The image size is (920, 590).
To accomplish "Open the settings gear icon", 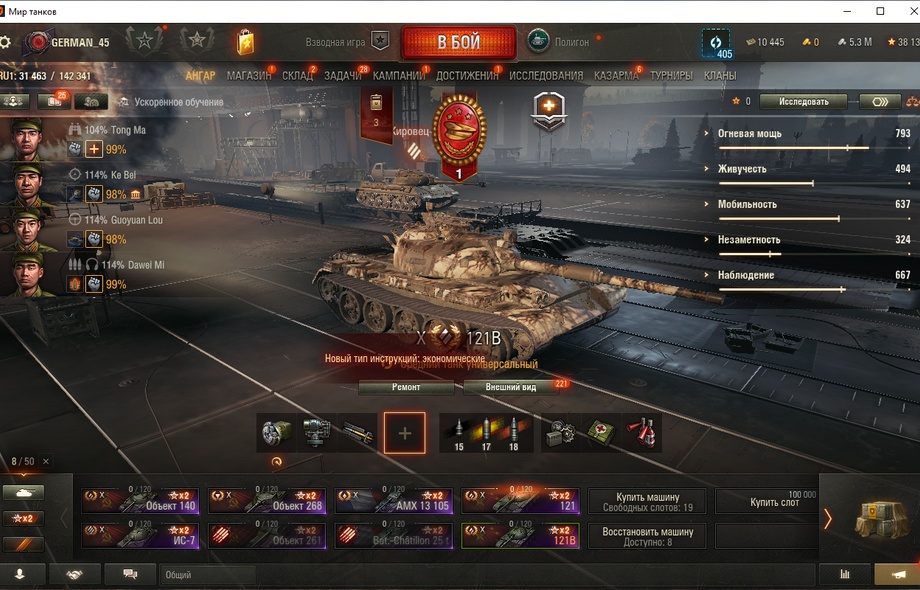I will (x=6, y=43).
